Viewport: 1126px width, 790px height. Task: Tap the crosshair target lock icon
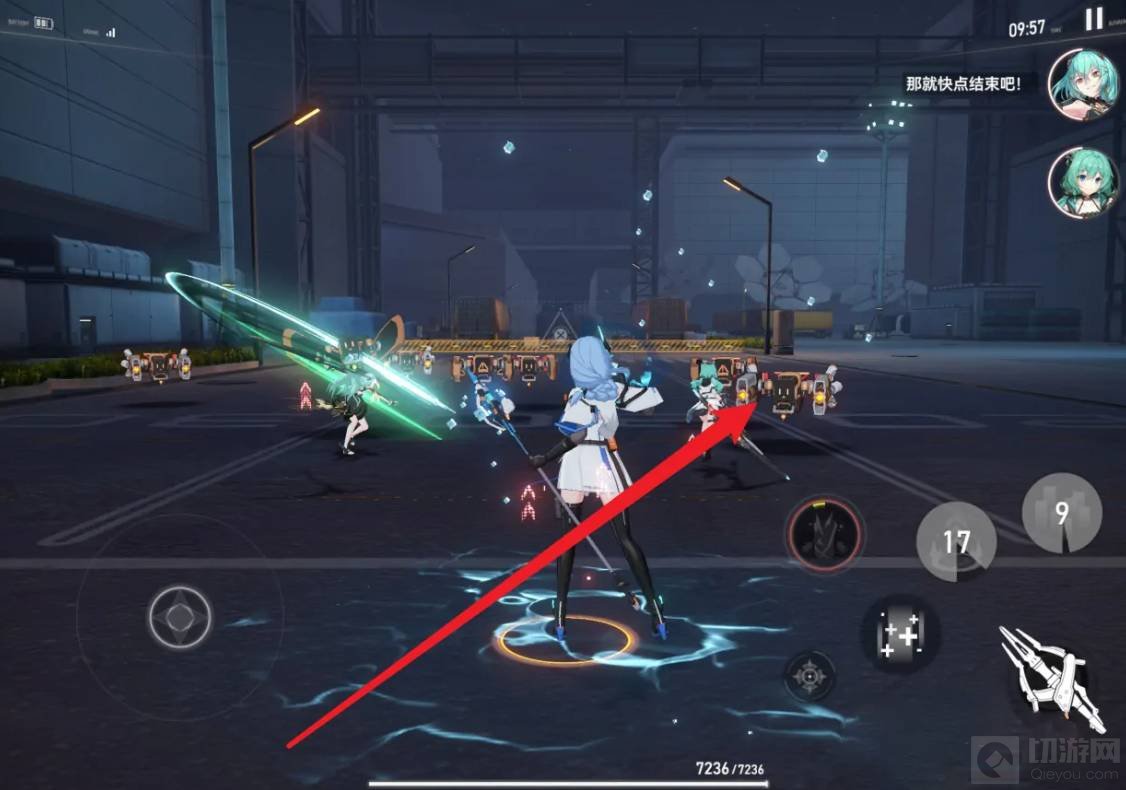809,678
